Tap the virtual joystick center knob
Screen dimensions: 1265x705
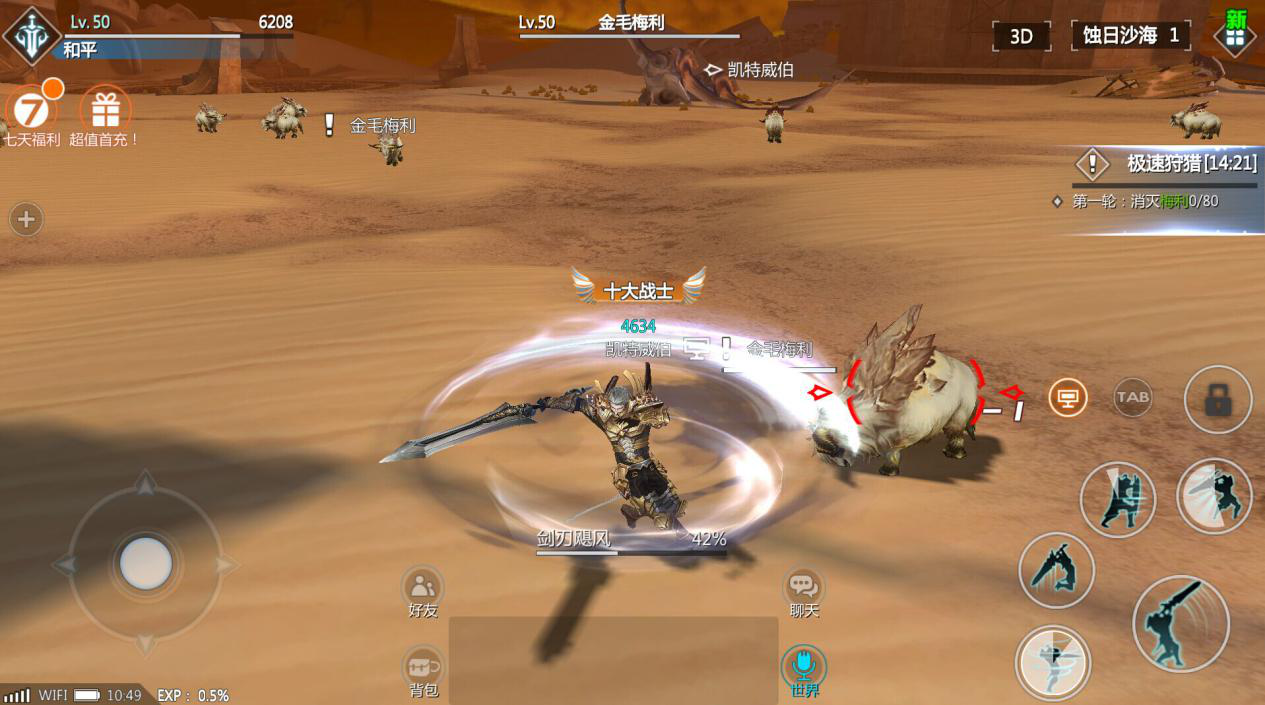pos(146,563)
